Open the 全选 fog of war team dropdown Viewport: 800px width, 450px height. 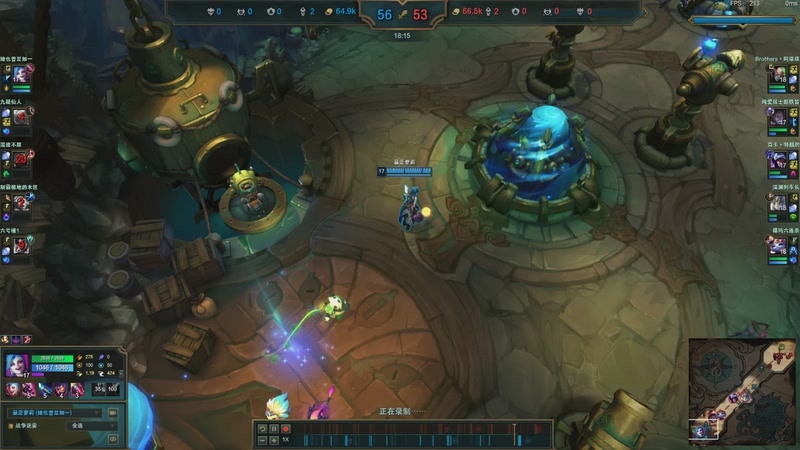pos(92,426)
